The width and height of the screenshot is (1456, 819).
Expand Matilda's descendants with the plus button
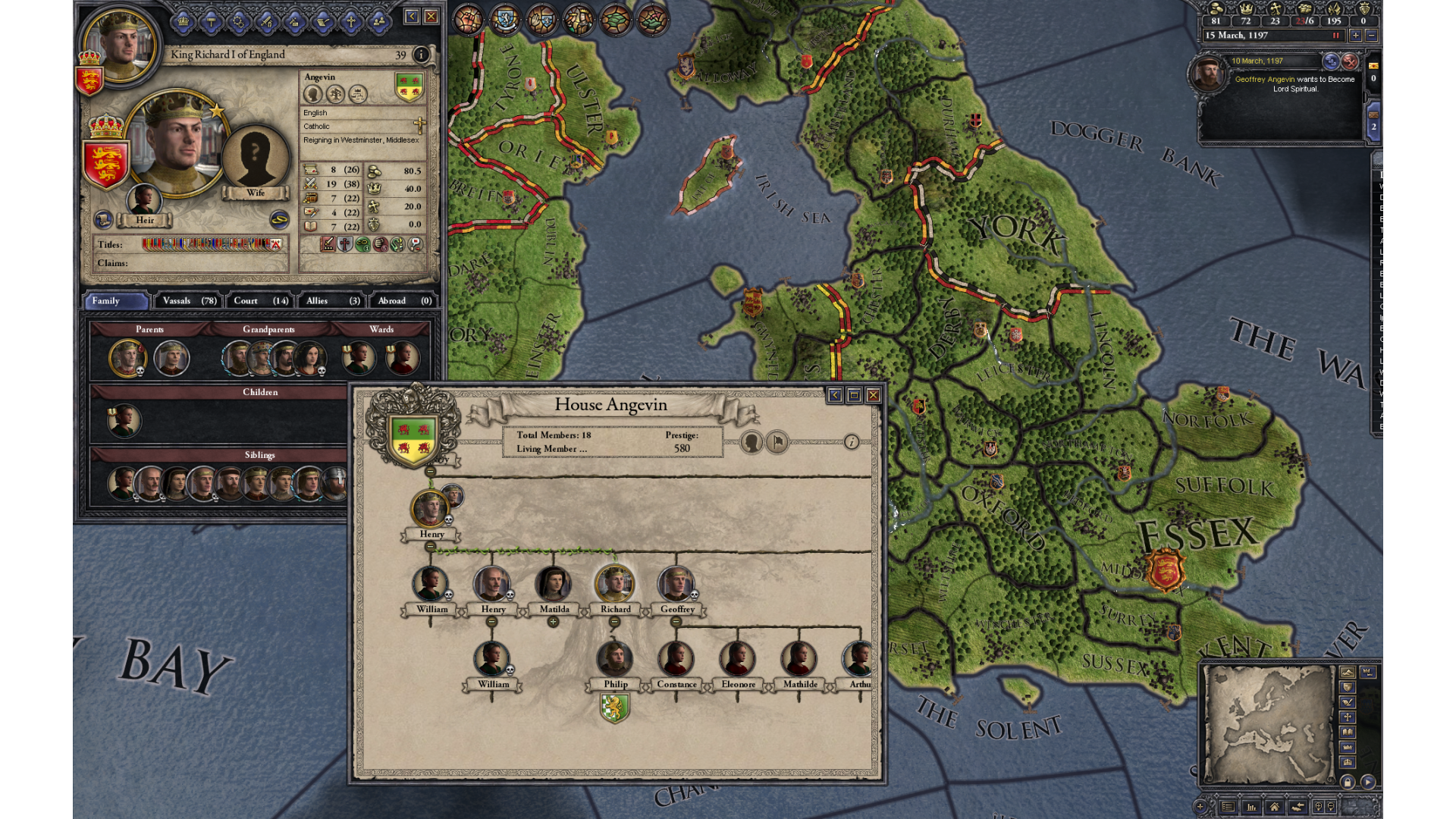pos(553,622)
